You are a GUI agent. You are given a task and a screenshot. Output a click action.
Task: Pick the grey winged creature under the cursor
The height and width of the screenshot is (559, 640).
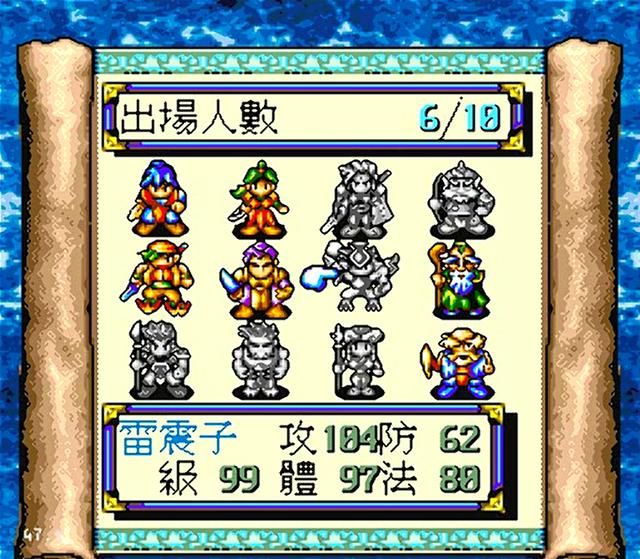[364, 277]
